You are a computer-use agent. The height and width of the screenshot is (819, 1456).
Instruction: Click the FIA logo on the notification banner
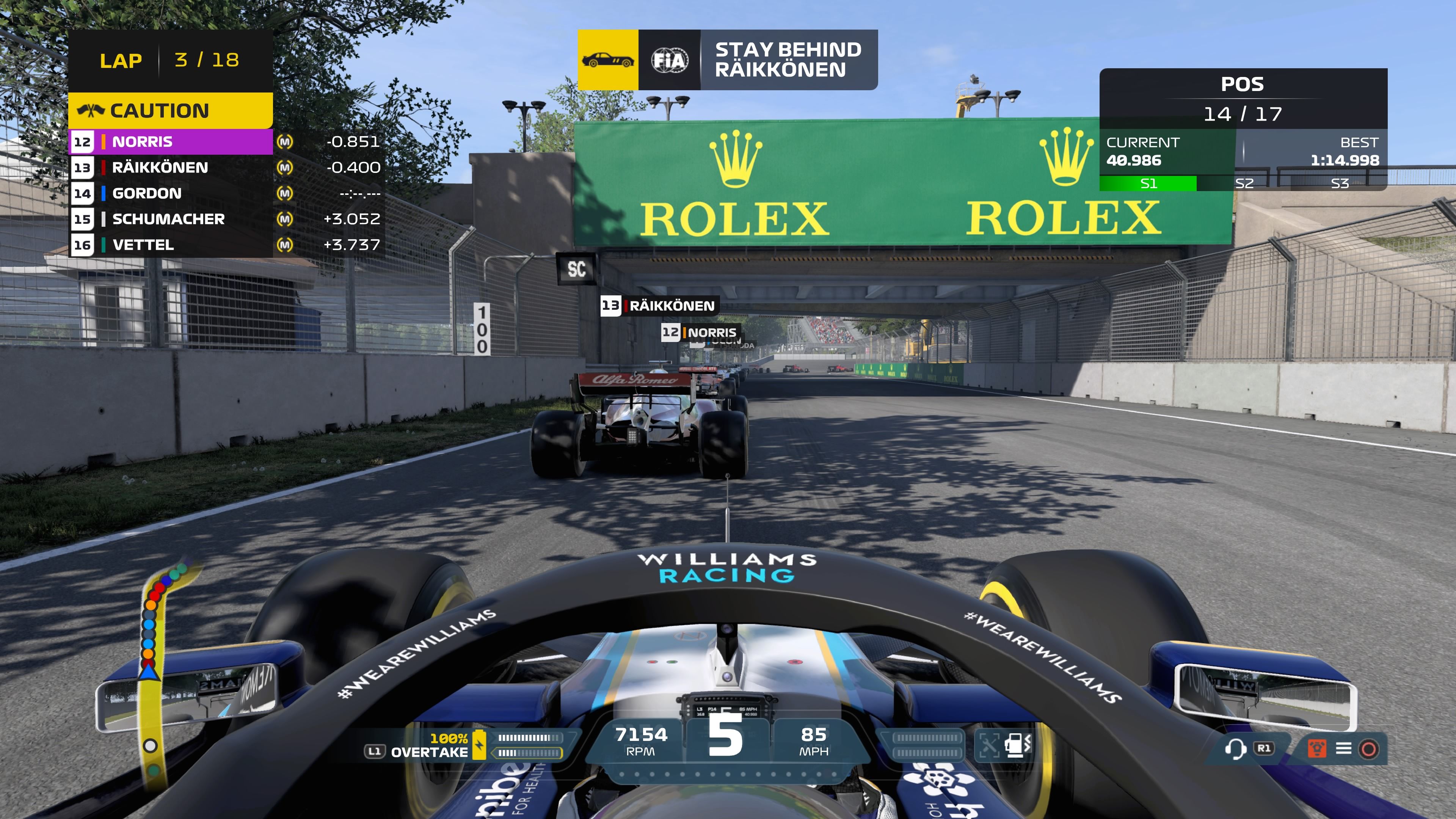pyautogui.click(x=669, y=60)
